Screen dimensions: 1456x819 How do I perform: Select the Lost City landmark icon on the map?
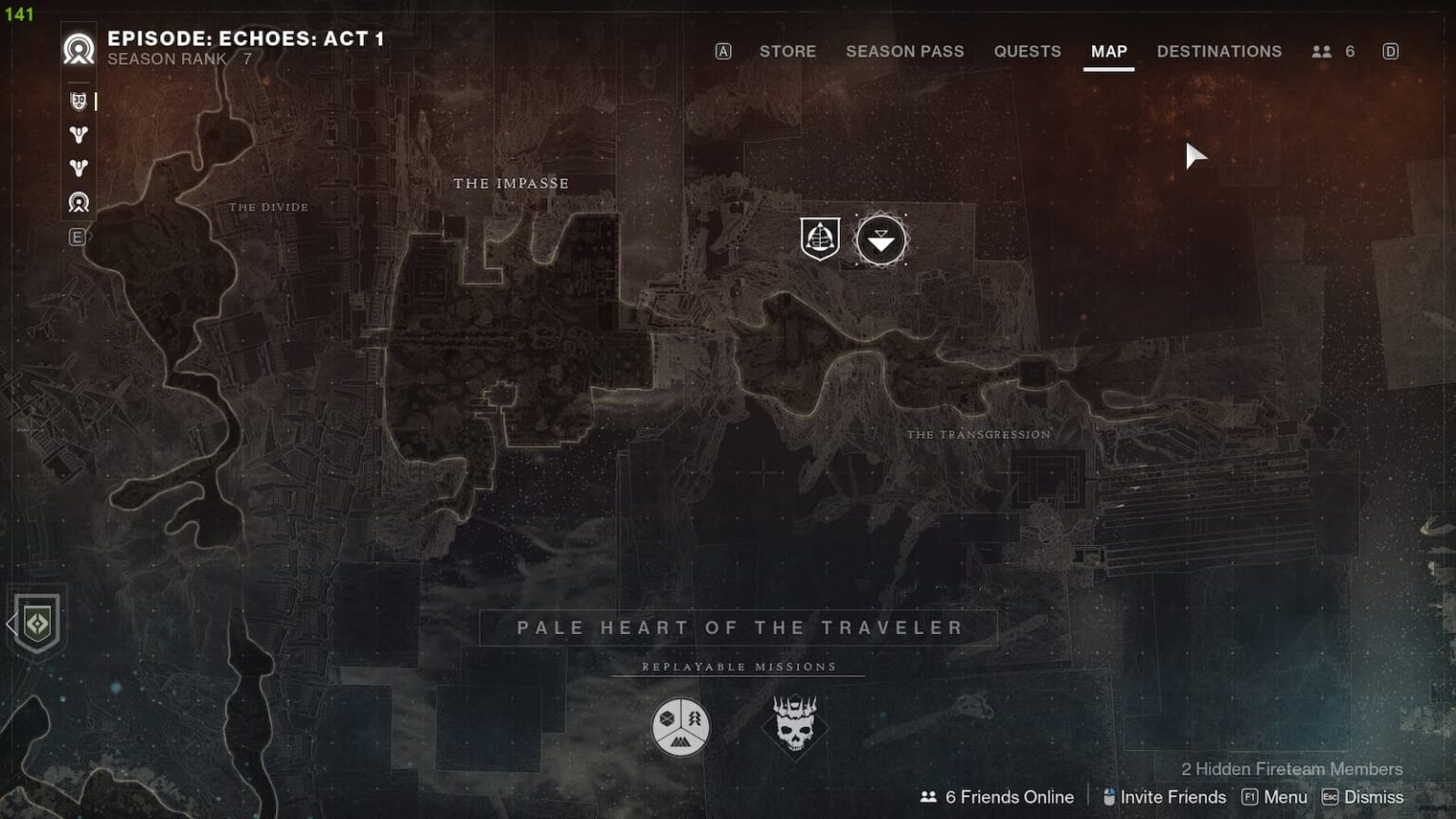coord(819,238)
